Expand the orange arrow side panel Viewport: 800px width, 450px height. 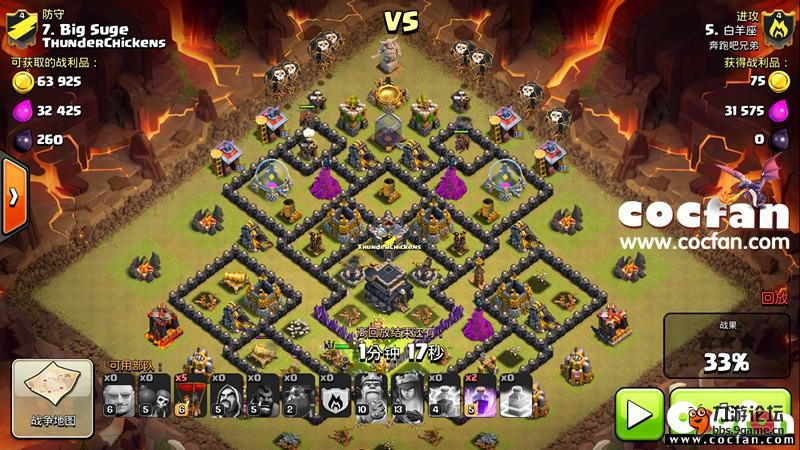tap(13, 196)
